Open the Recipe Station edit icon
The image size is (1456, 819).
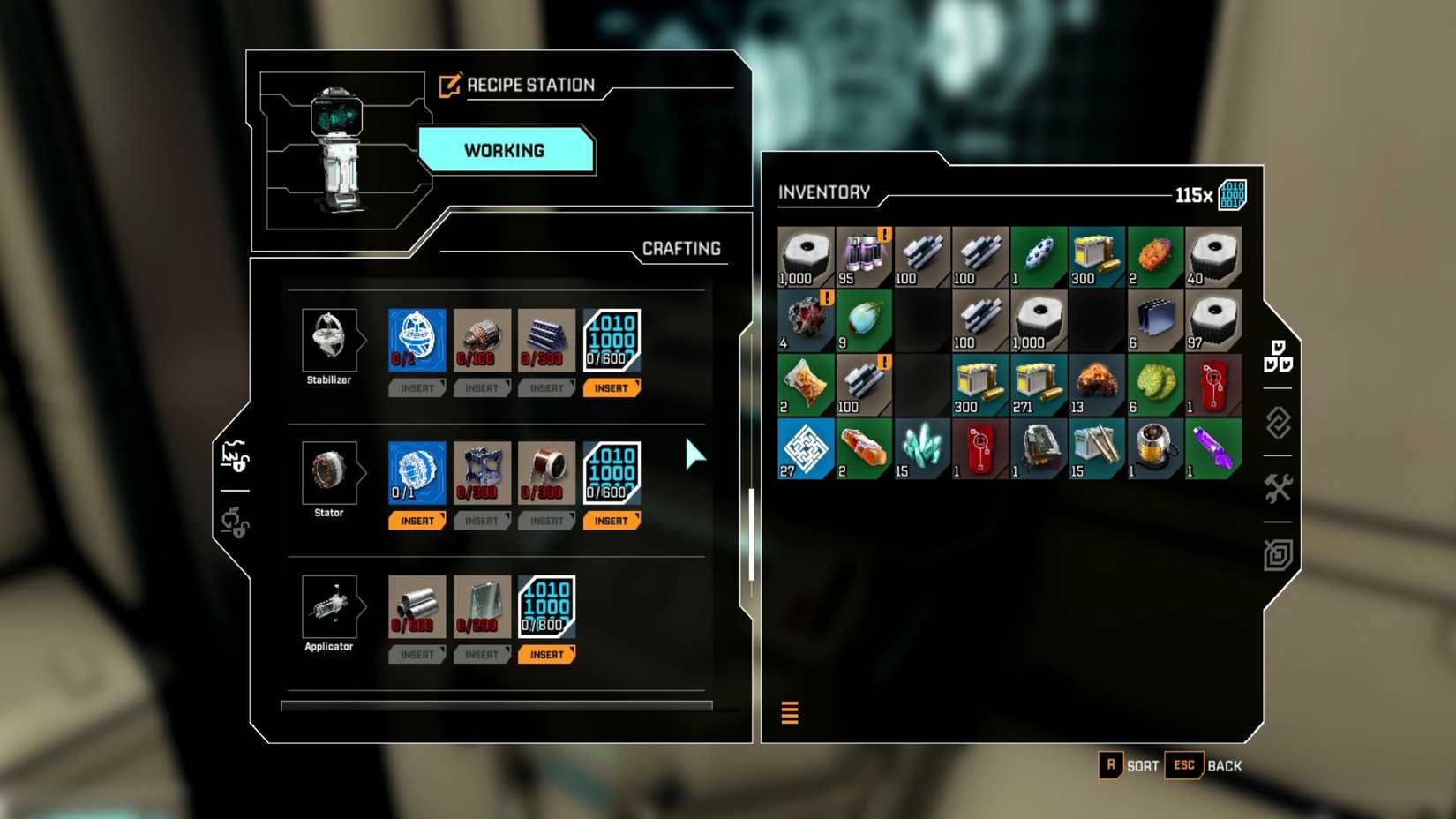pos(448,84)
